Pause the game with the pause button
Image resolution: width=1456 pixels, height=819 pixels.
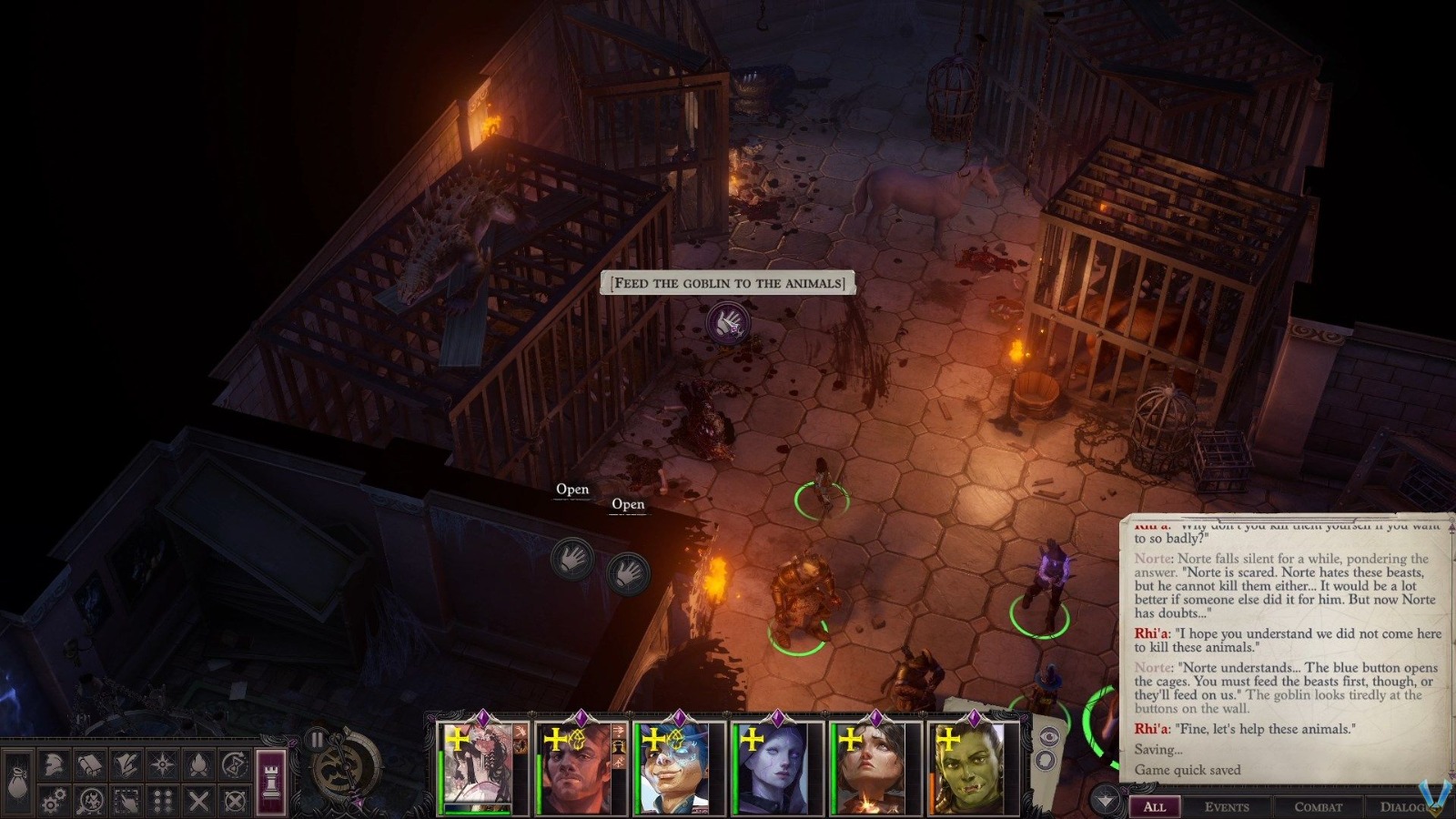317,741
